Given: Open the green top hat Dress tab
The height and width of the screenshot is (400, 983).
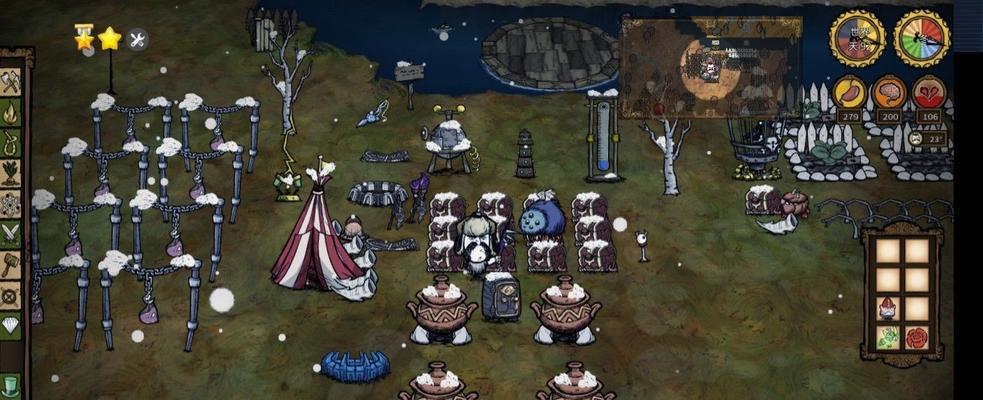Looking at the screenshot, I should click(x=12, y=386).
